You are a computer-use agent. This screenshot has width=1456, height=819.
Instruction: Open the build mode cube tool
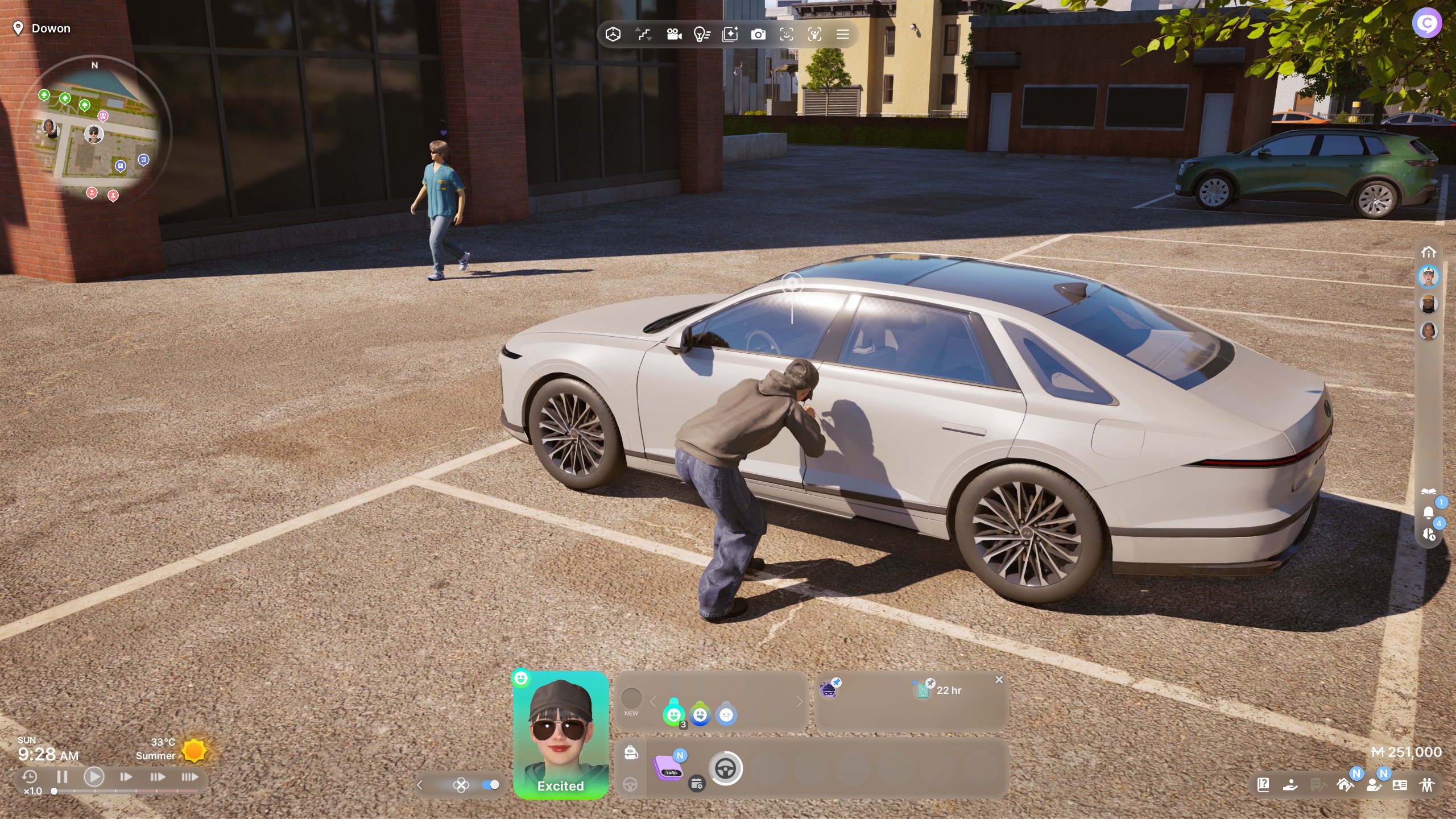pyautogui.click(x=613, y=34)
